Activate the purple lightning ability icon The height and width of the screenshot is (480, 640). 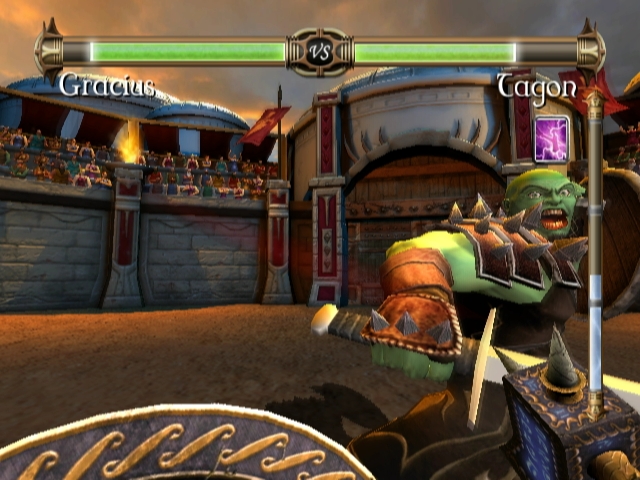tap(552, 137)
